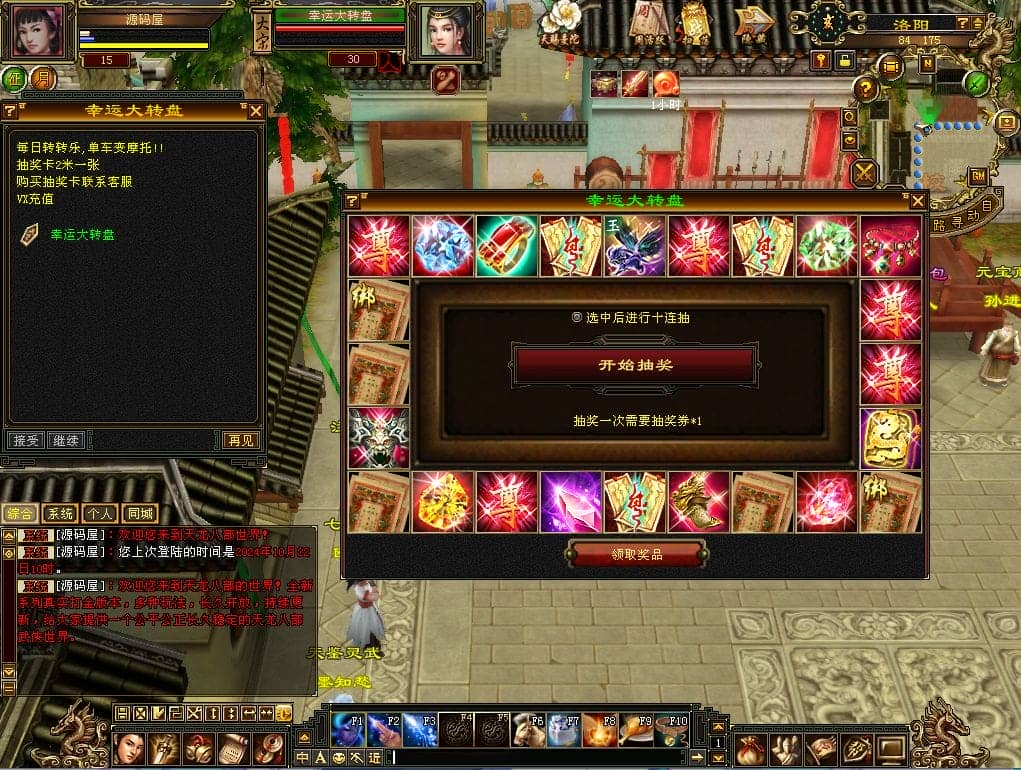
Task: Choose the 幸运大转盘 dialogue option
Action: [x=82, y=235]
